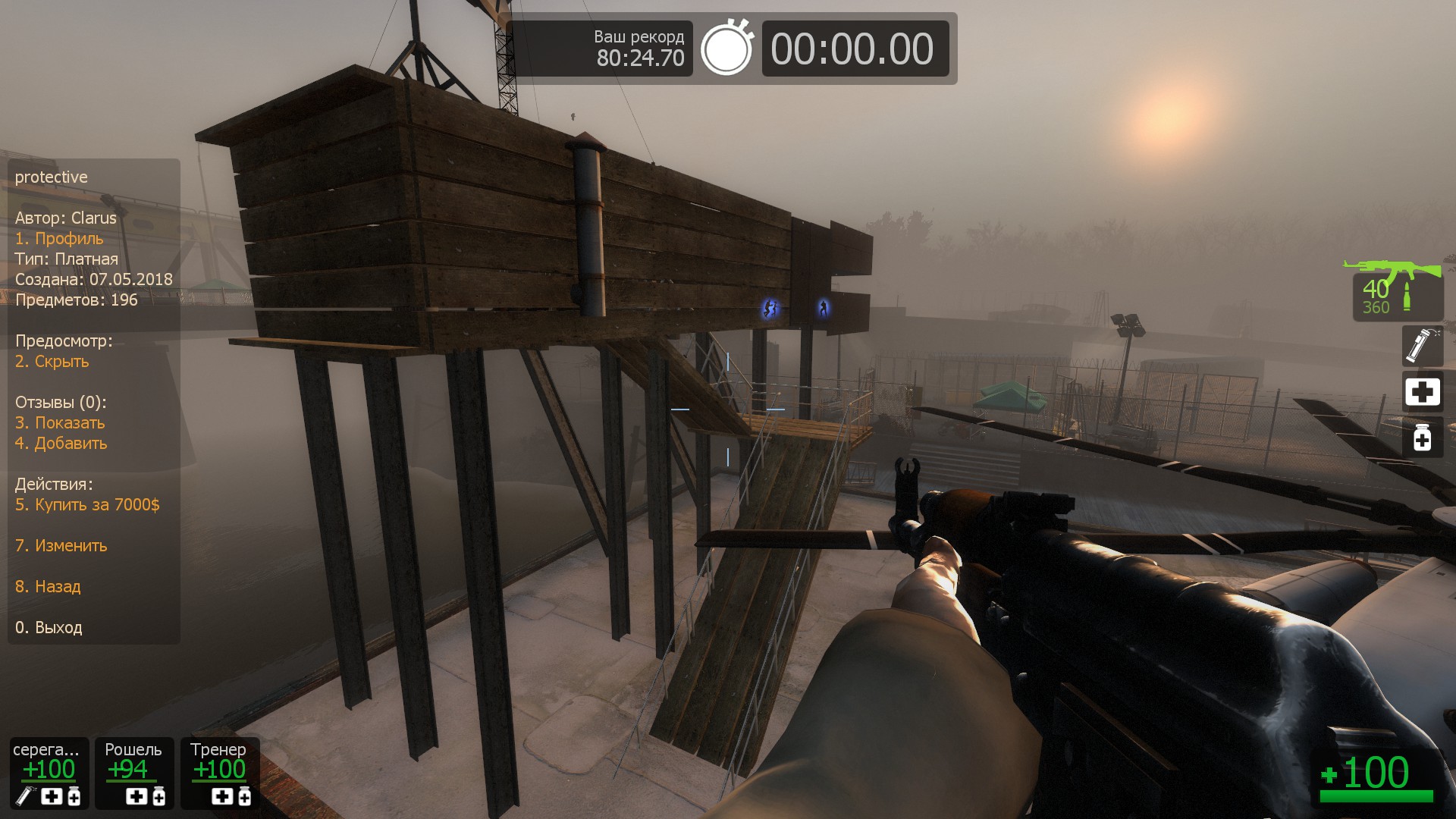Show reviews via Показать
The image size is (1456, 819).
pos(60,423)
